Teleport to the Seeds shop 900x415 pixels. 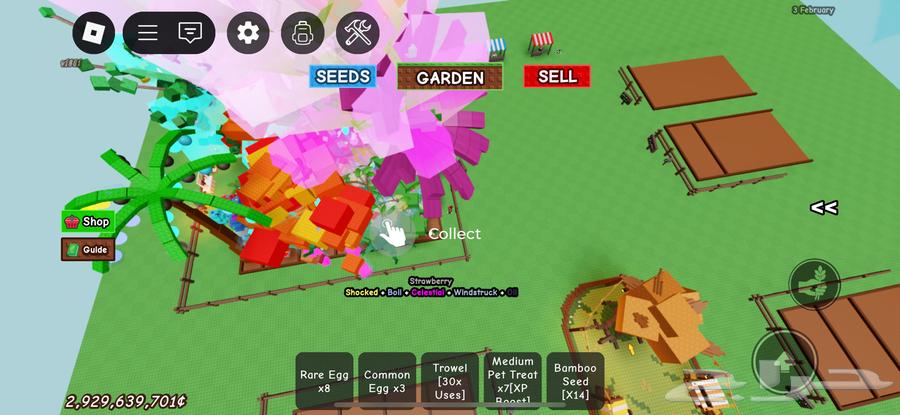click(x=343, y=77)
